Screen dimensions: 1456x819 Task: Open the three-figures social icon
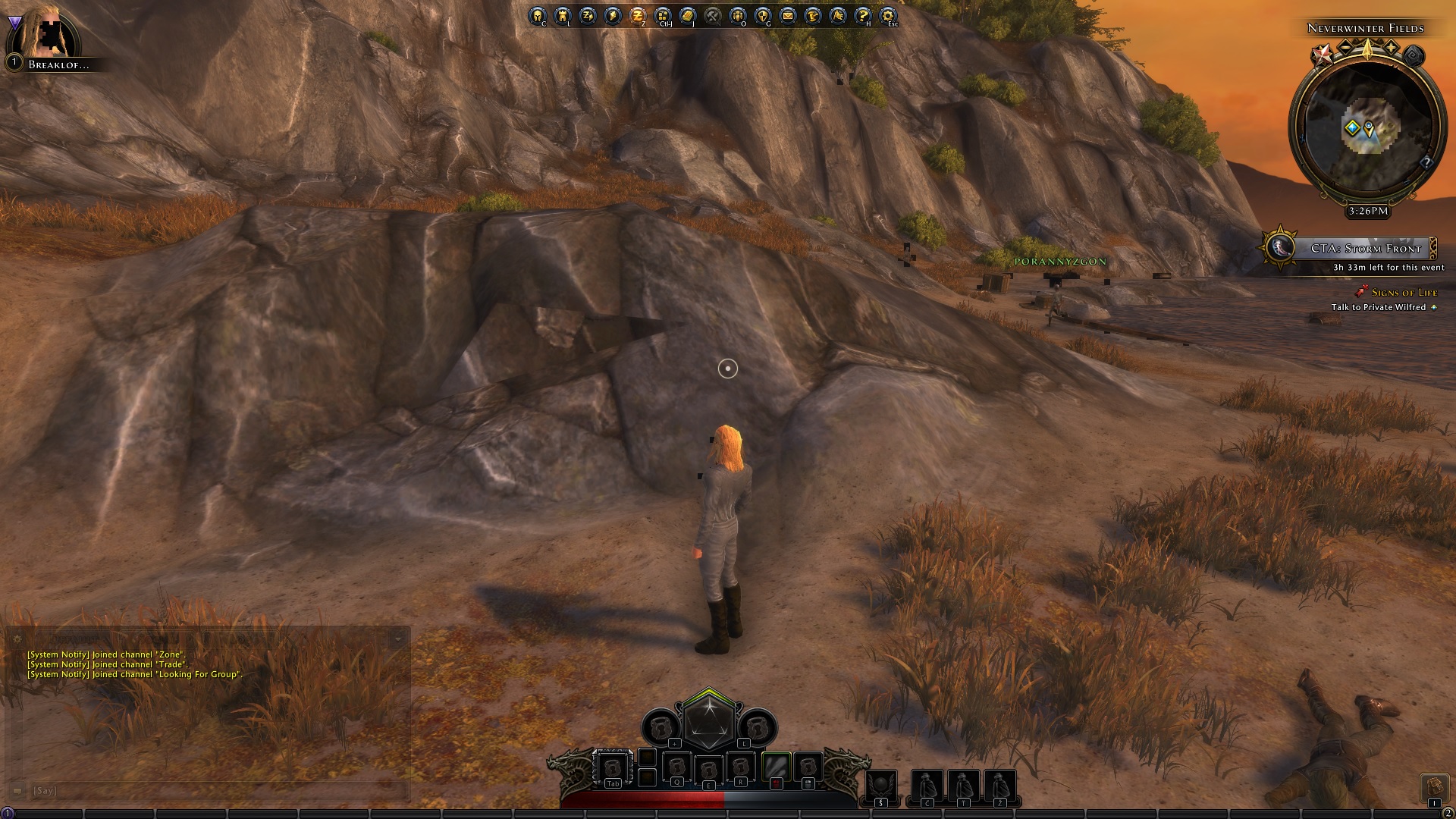(738, 16)
